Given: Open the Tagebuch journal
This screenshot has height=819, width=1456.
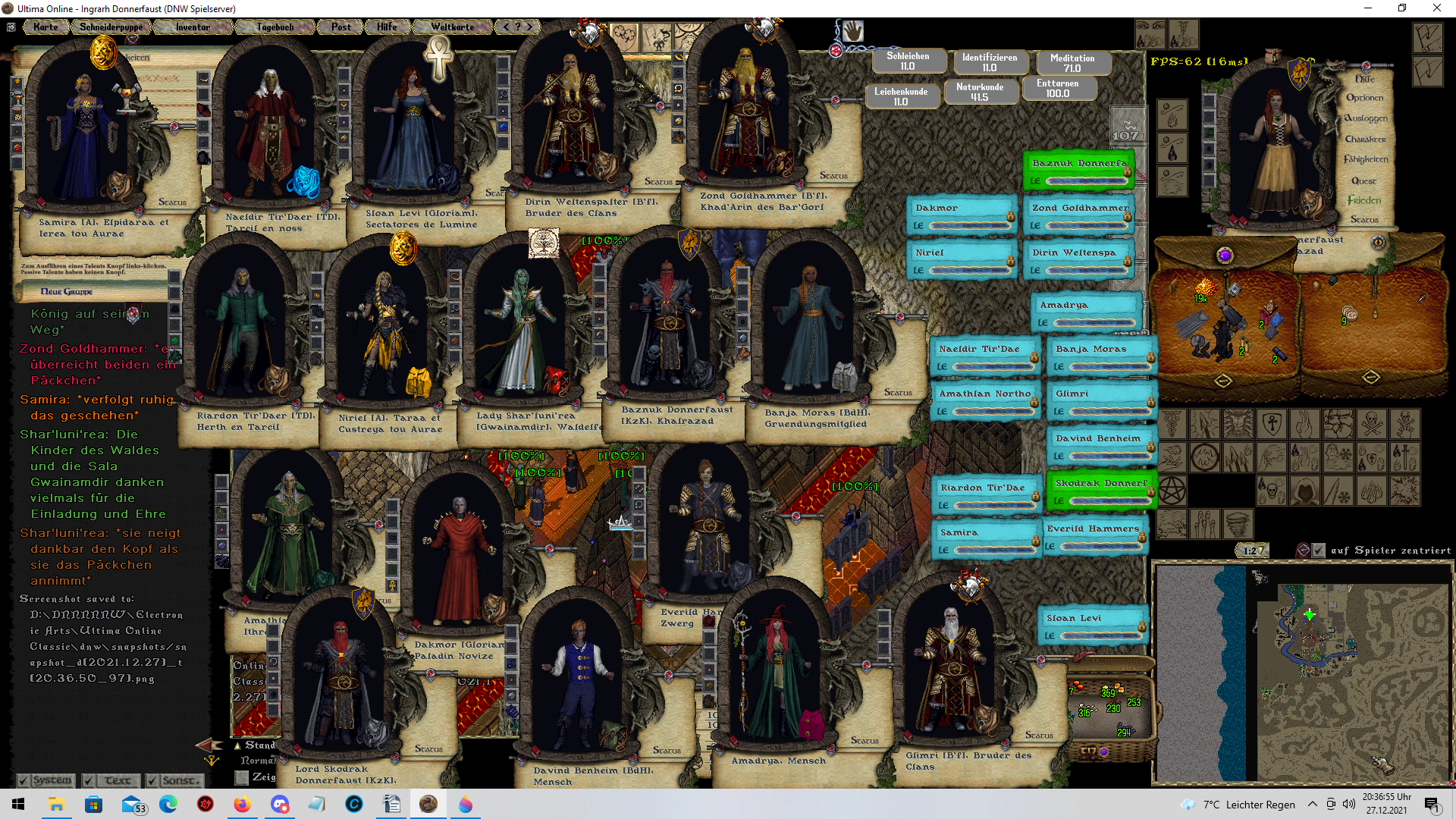Looking at the screenshot, I should point(275,27).
